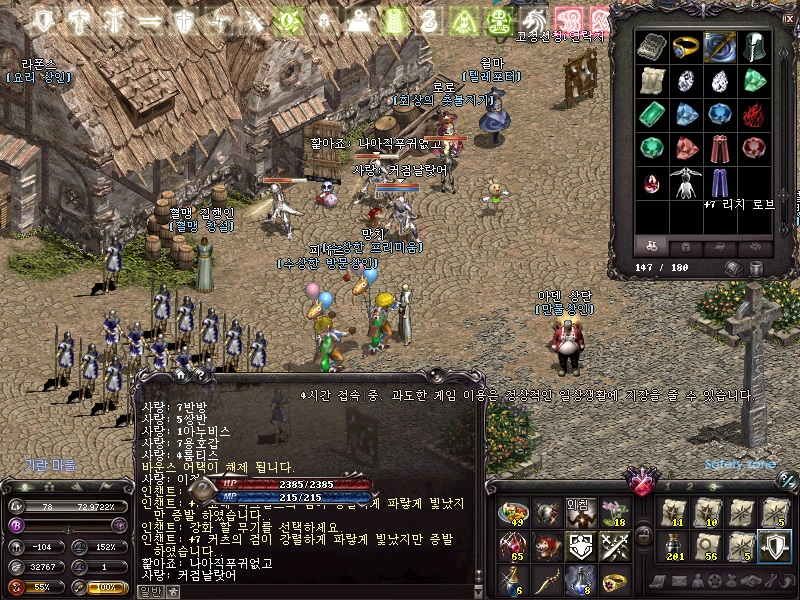The width and height of the screenshot is (800, 600).
Task: Use the black potion bottle with 201
Action: tap(673, 546)
